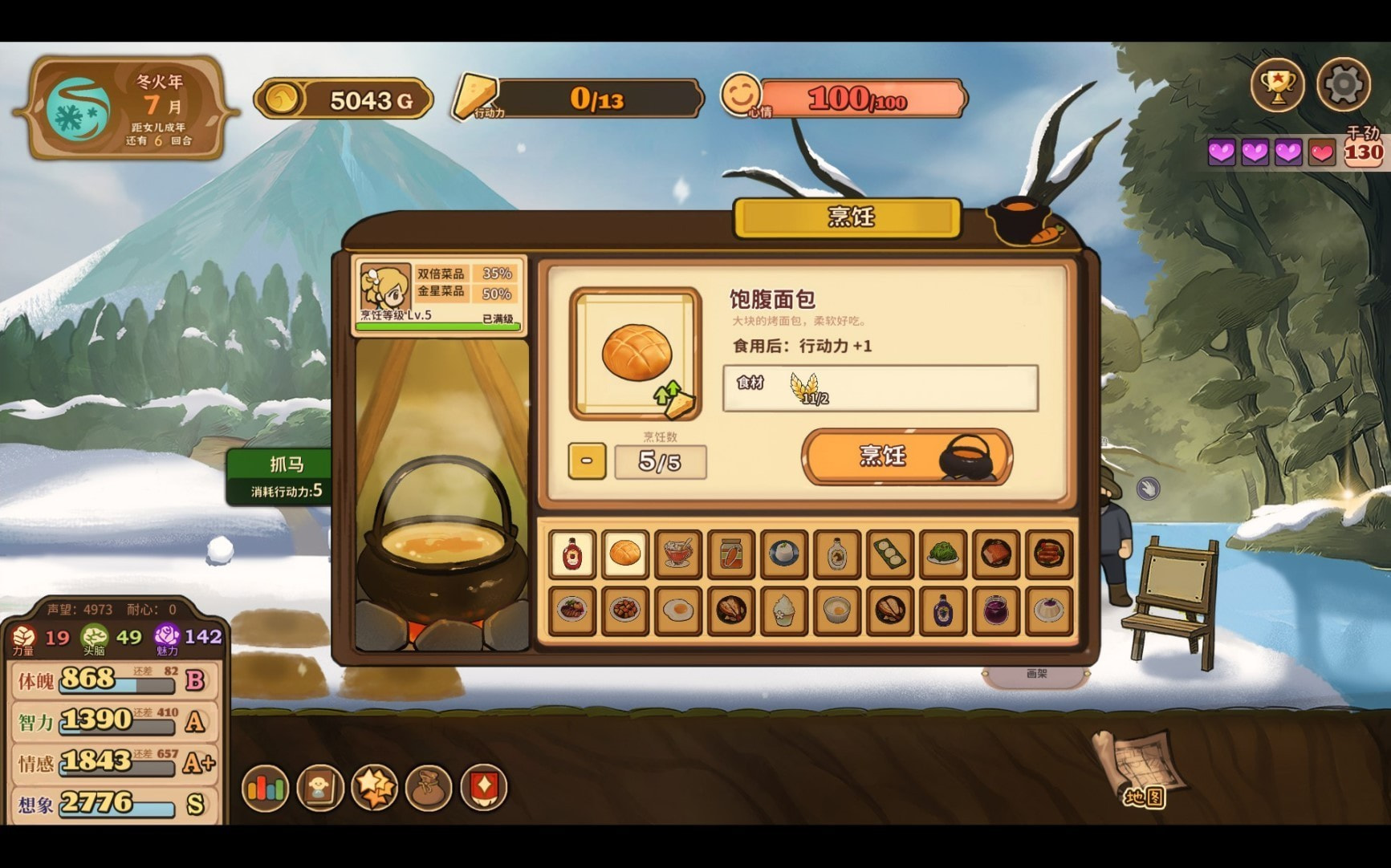The height and width of the screenshot is (868, 1391).
Task: Open the settings gear
Action: tap(1343, 83)
